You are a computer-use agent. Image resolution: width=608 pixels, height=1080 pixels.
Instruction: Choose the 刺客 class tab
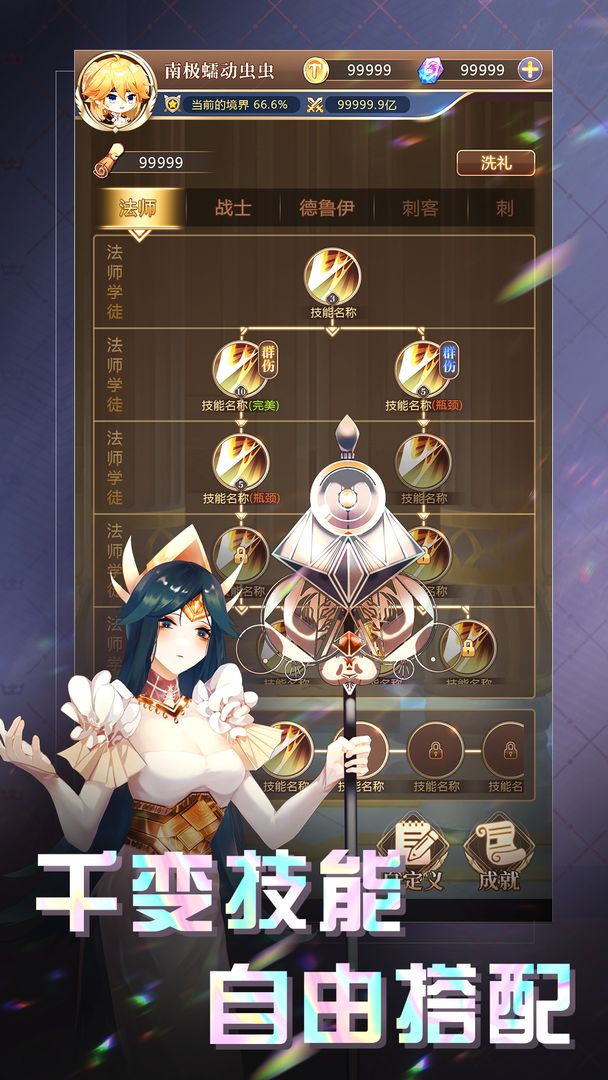[420, 208]
